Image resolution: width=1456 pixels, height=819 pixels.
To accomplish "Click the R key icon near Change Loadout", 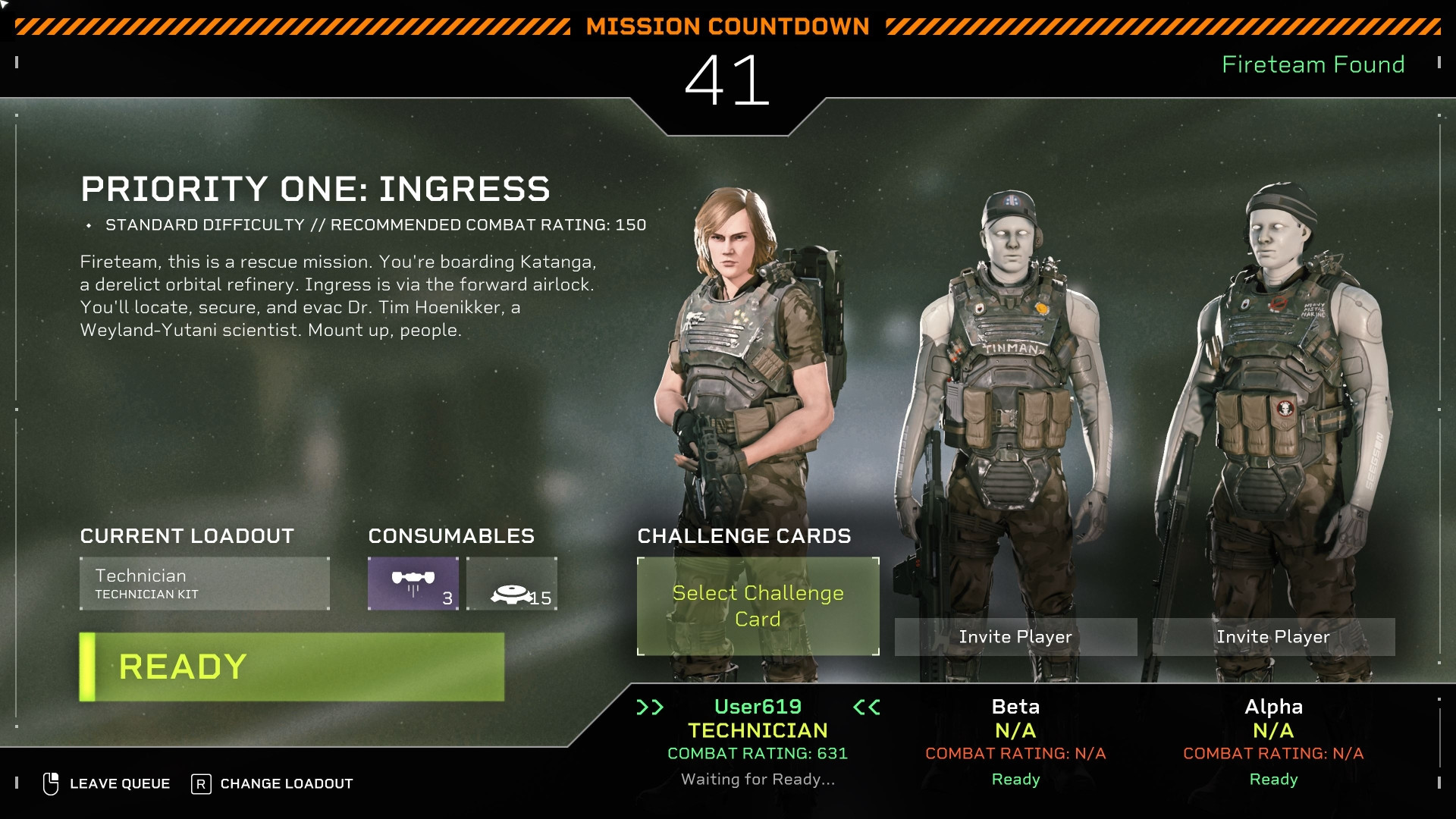I will click(199, 783).
